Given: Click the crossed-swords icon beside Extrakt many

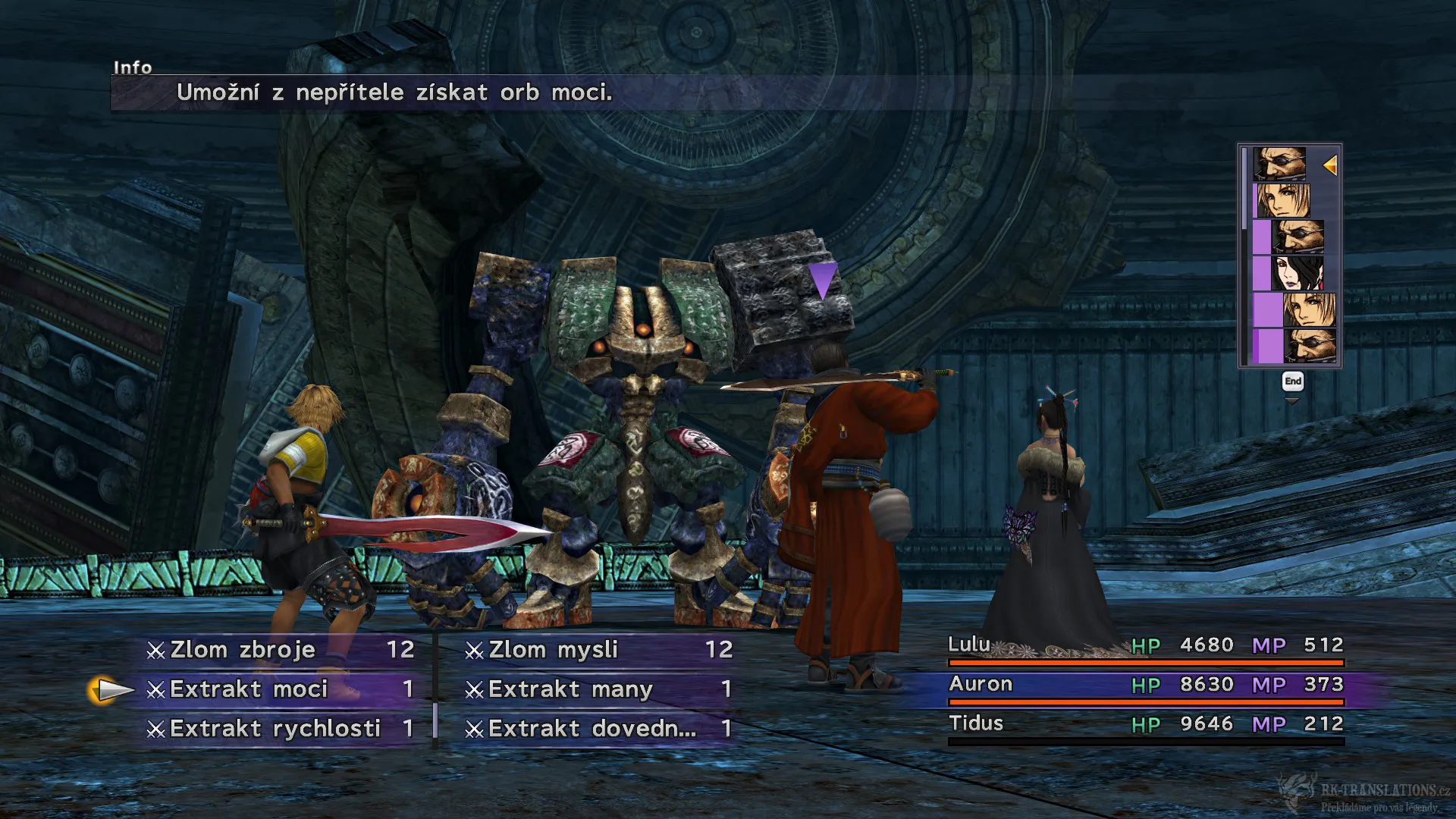Looking at the screenshot, I should [474, 689].
